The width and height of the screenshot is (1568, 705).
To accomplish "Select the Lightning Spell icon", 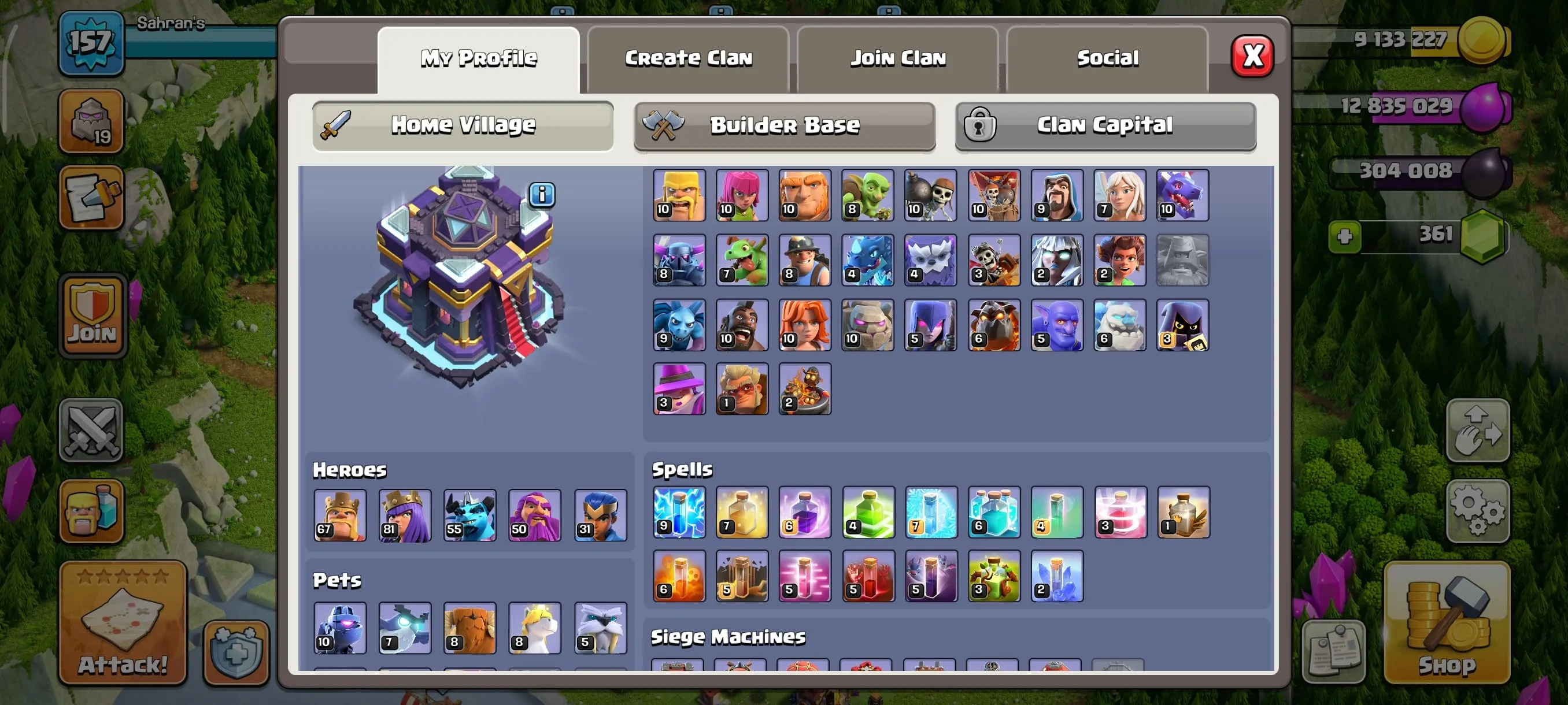I will pos(679,512).
